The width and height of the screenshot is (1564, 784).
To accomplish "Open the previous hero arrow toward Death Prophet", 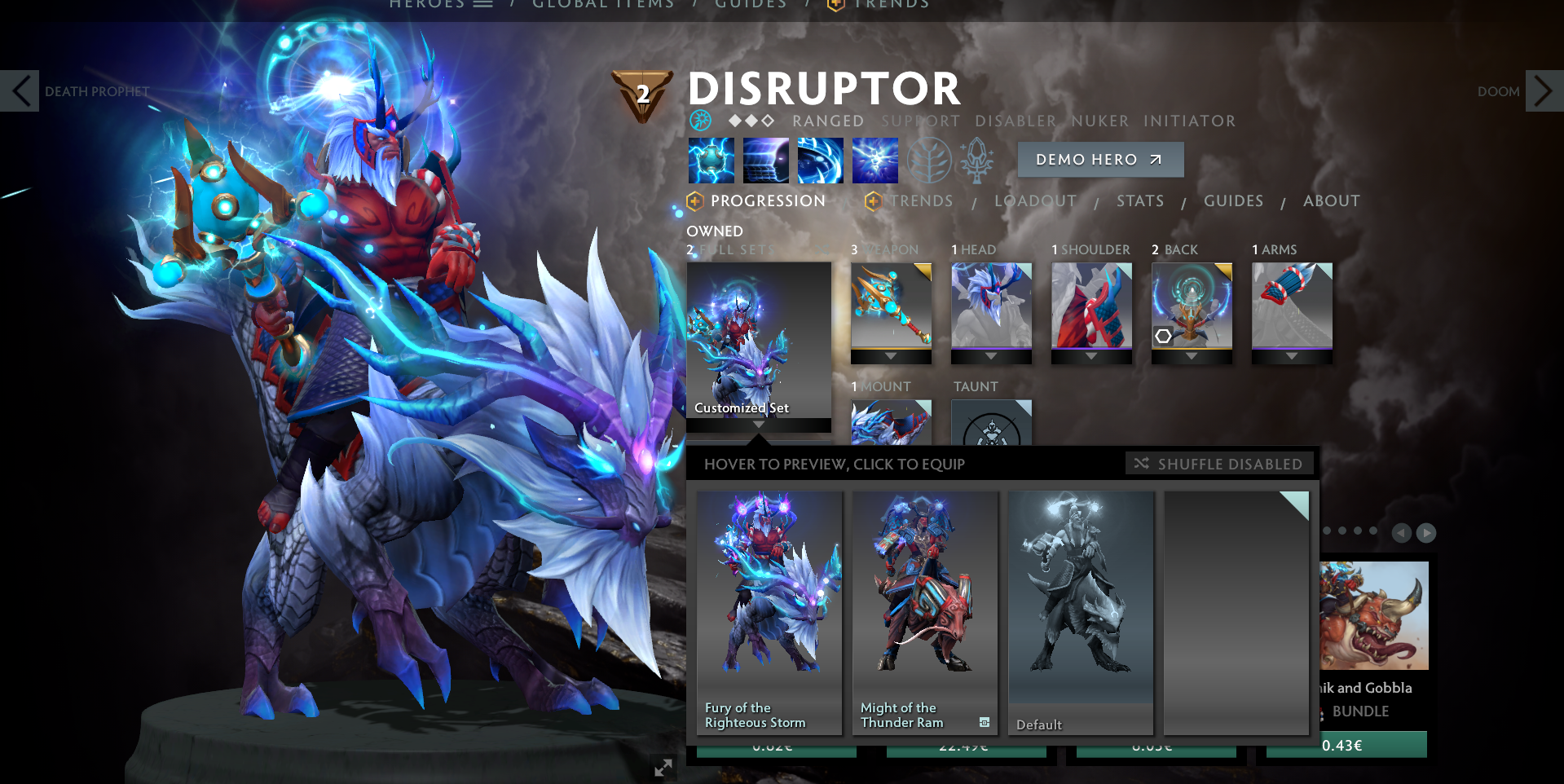I will tap(20, 90).
